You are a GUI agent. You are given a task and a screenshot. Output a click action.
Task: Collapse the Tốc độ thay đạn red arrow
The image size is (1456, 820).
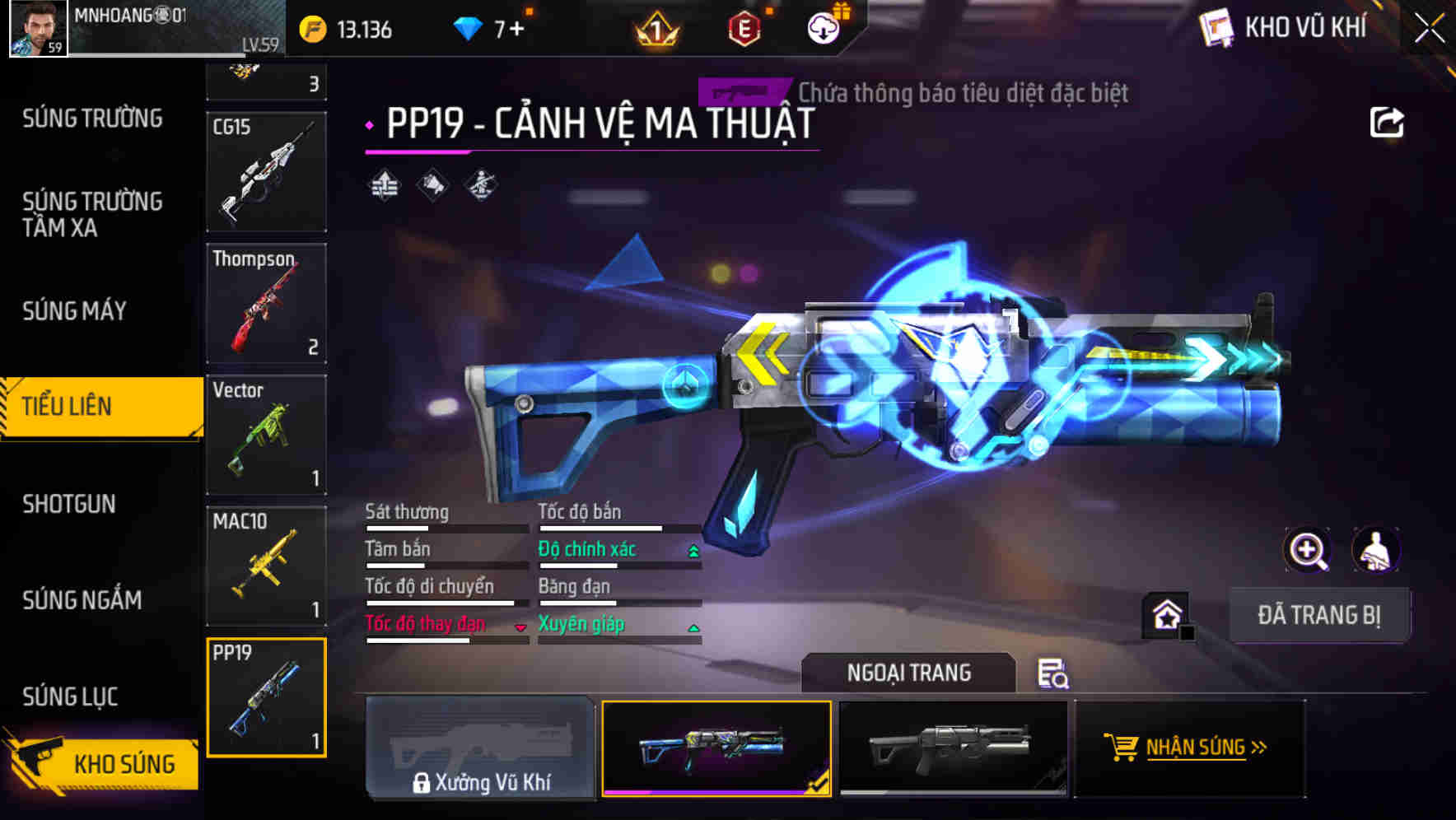(520, 626)
